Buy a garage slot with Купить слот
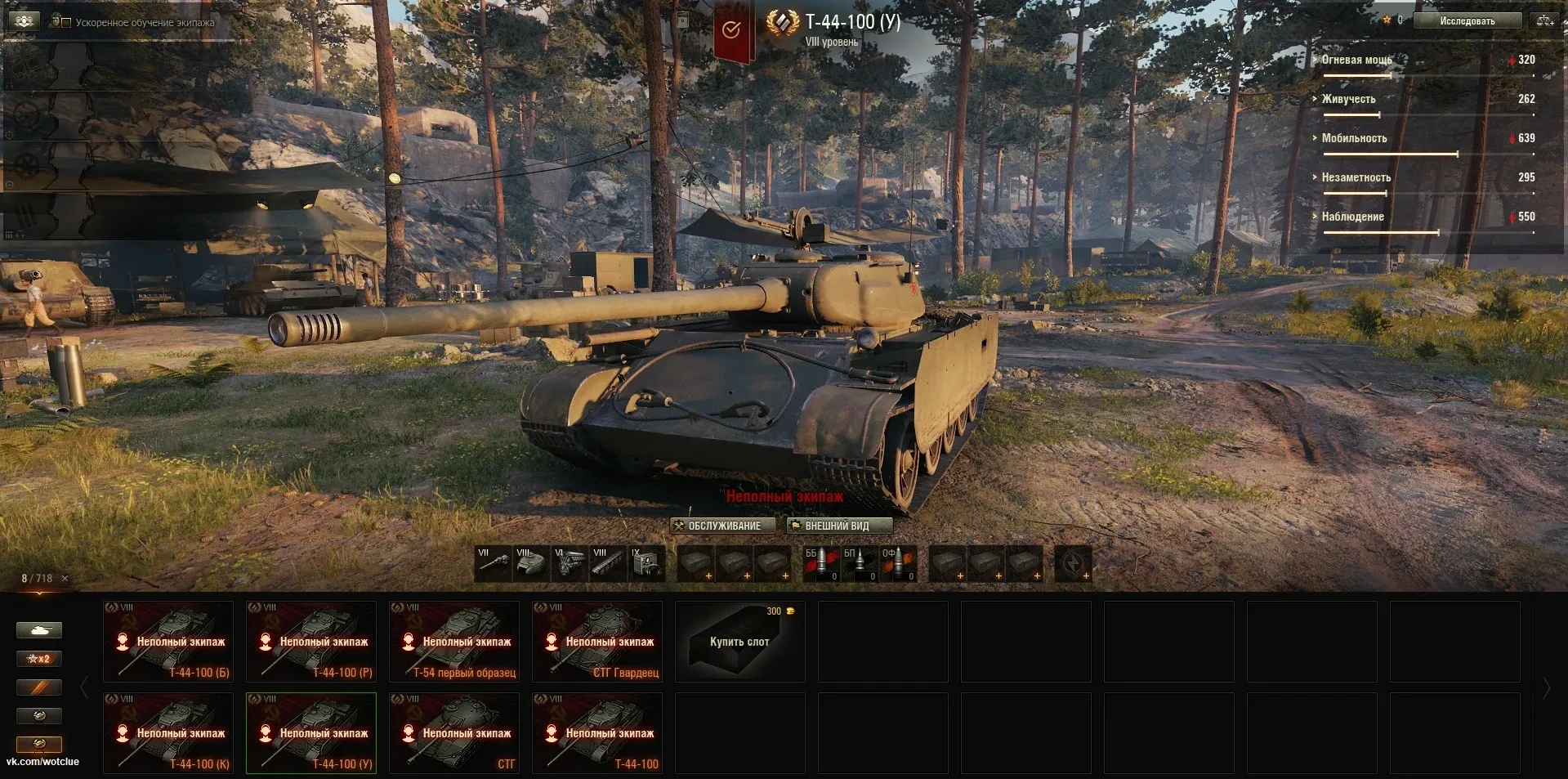Screen dimensions: 1568x779 click(739, 642)
